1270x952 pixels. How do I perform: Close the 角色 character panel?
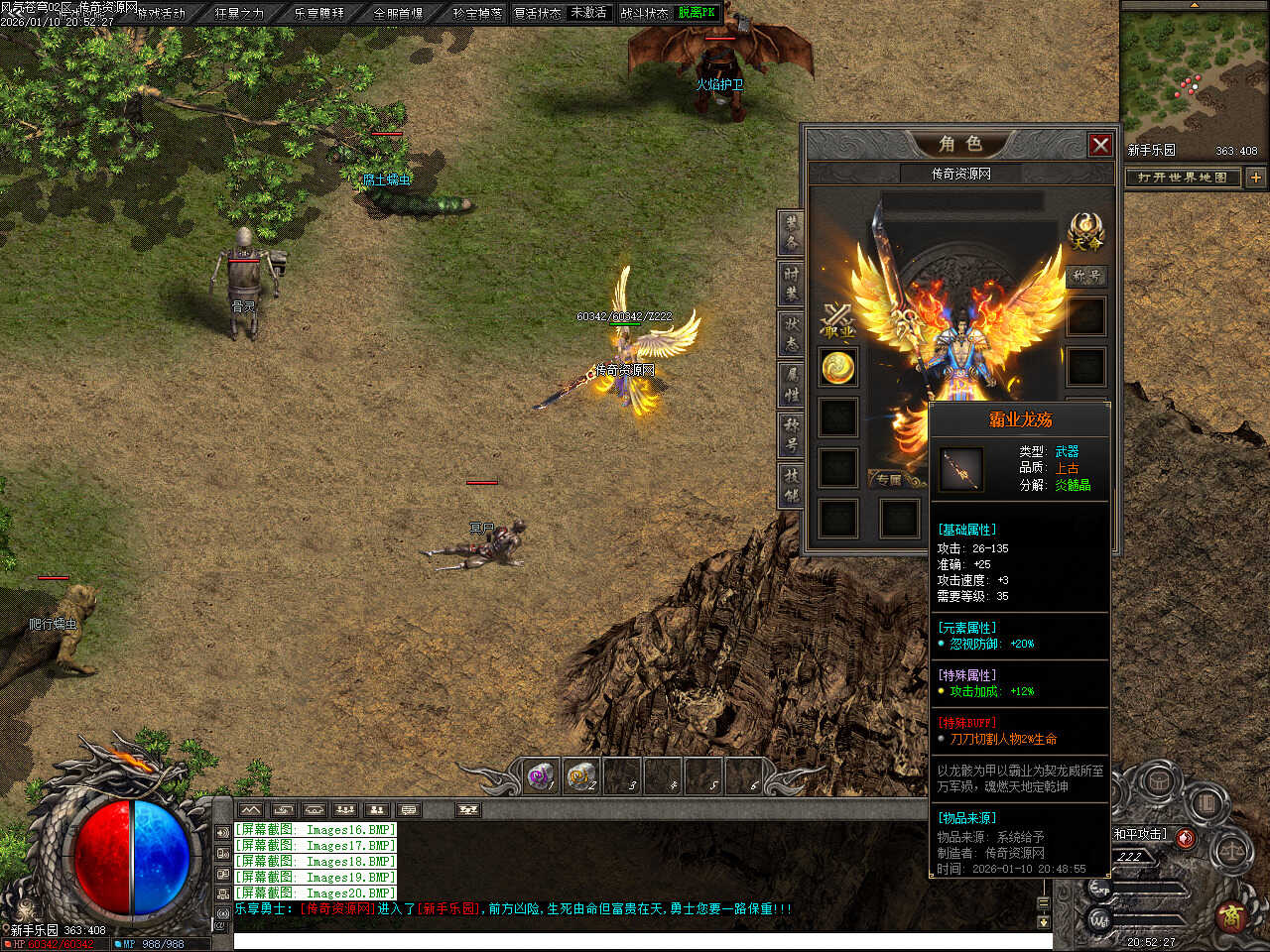tap(1100, 145)
